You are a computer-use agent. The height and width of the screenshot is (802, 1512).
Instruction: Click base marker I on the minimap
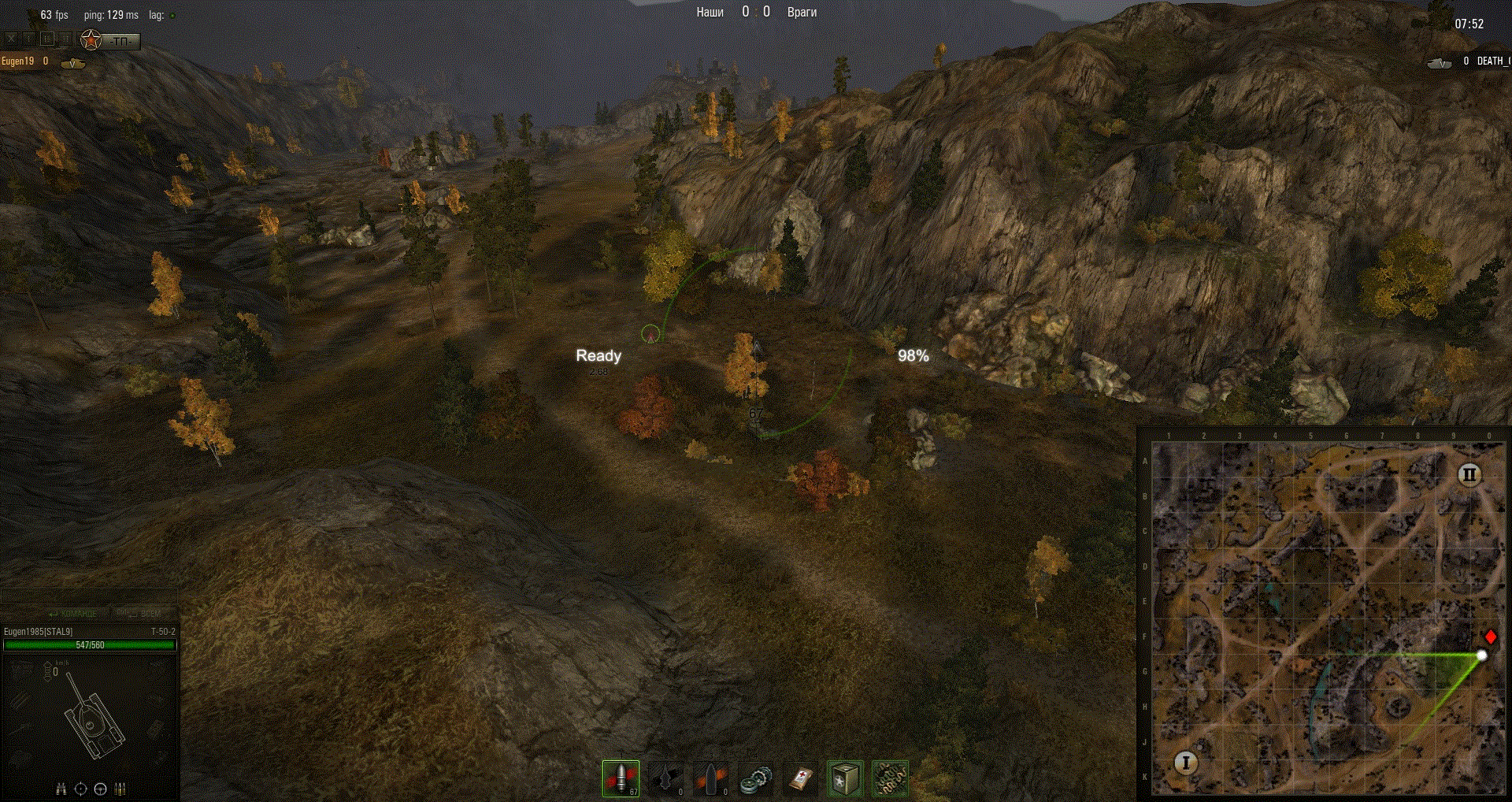pos(1185,763)
